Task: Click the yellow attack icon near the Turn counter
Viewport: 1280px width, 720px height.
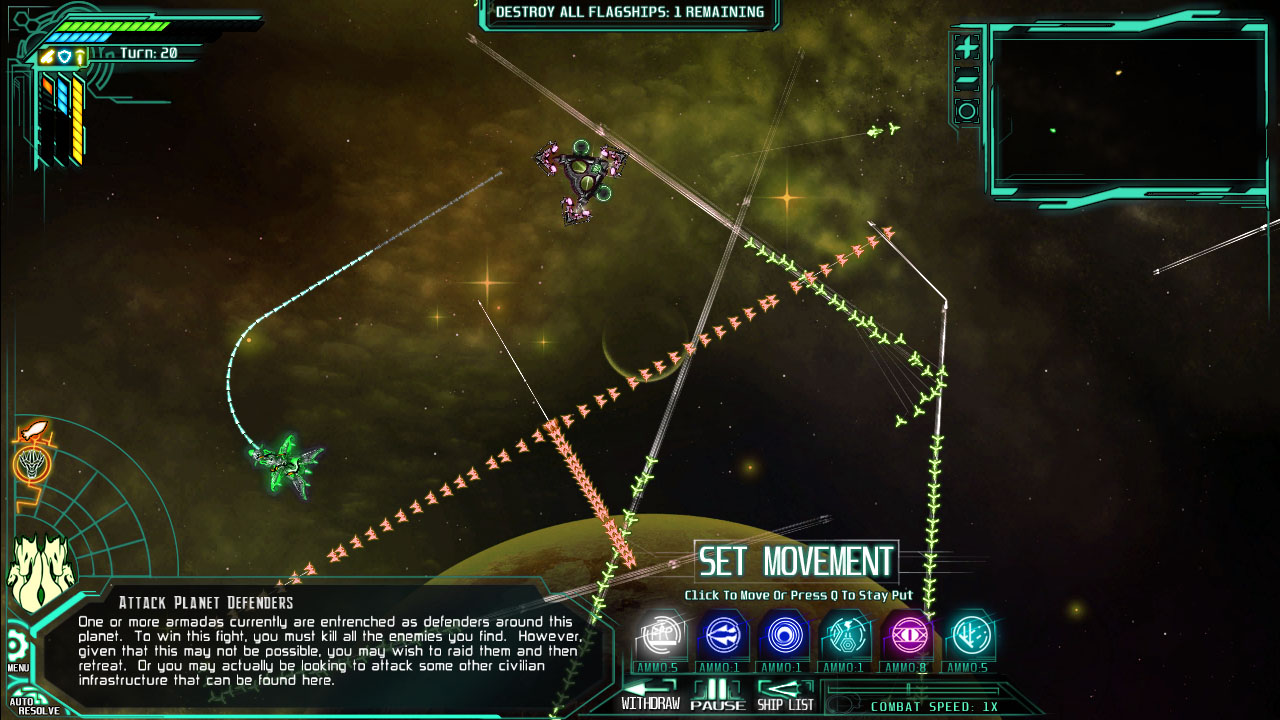Action: click(x=46, y=54)
